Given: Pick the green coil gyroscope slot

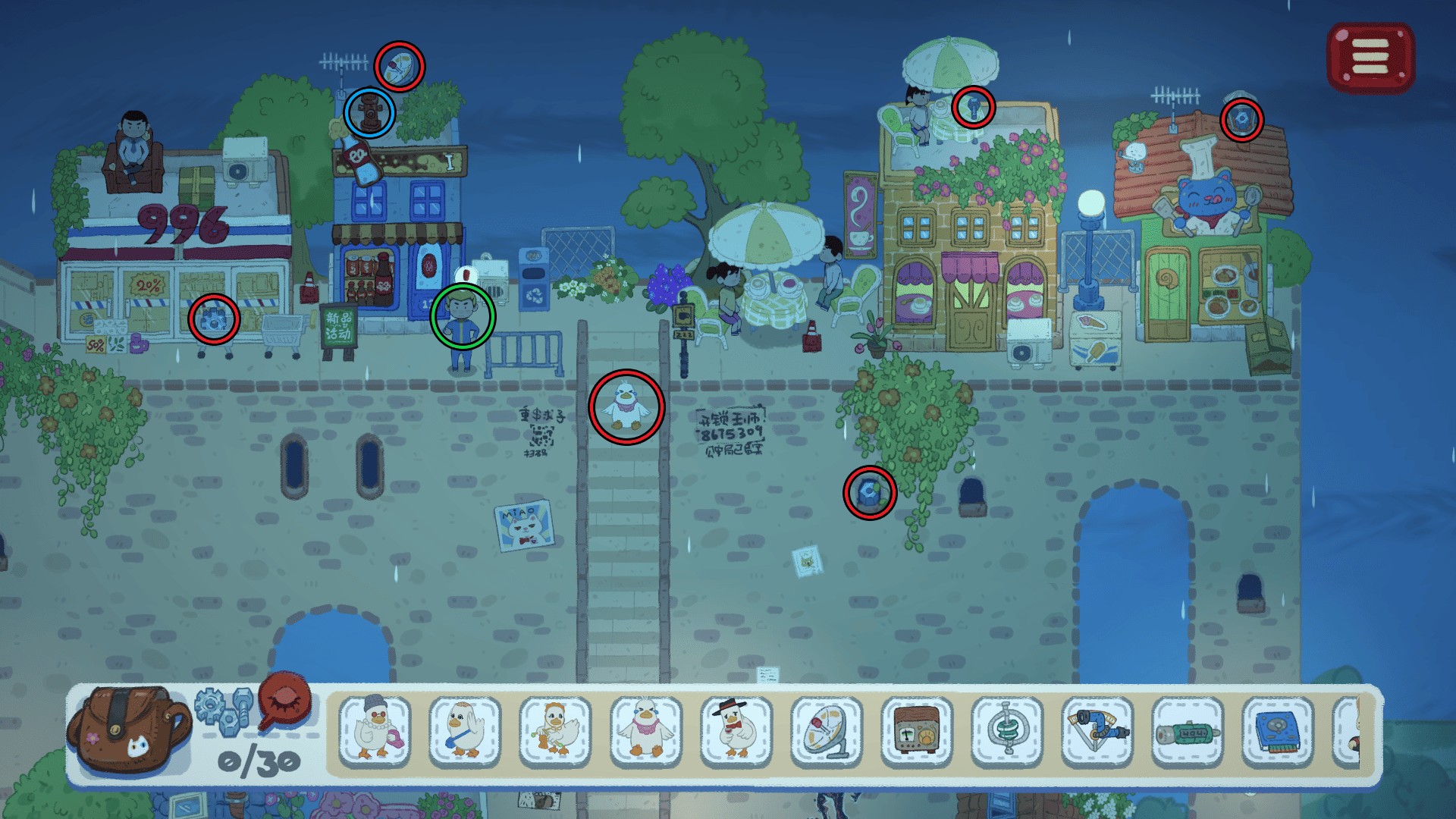Looking at the screenshot, I should [x=1007, y=730].
